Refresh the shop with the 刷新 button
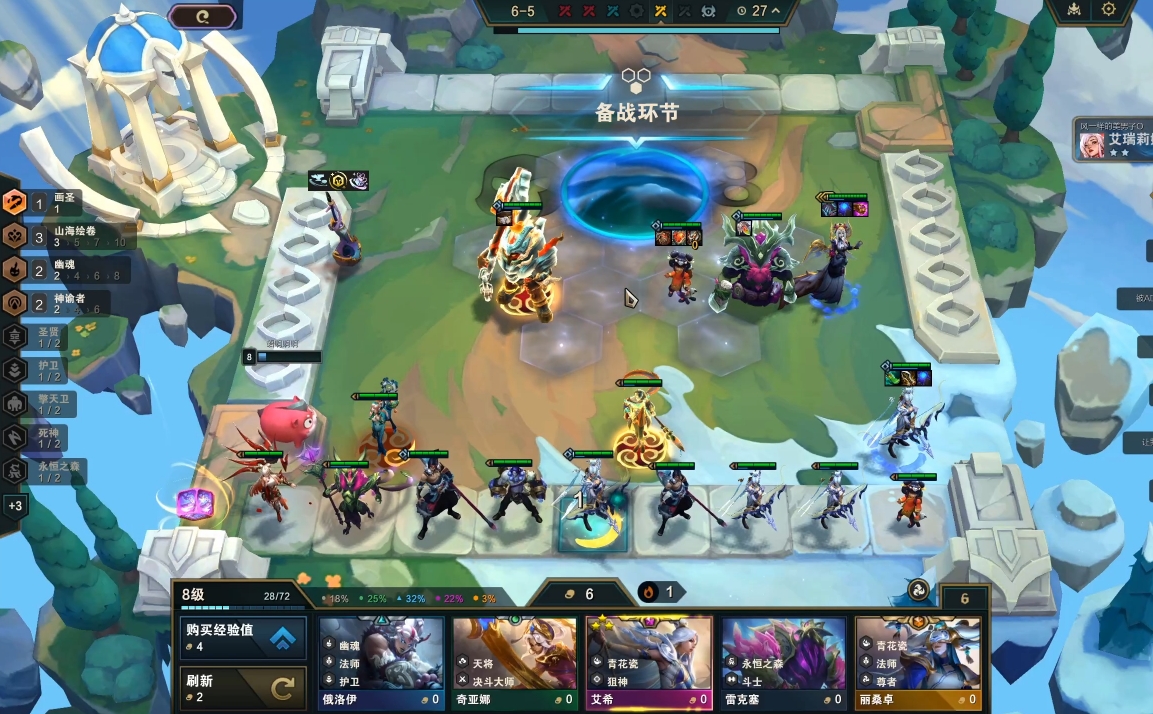Image resolution: width=1153 pixels, height=714 pixels. (243, 687)
